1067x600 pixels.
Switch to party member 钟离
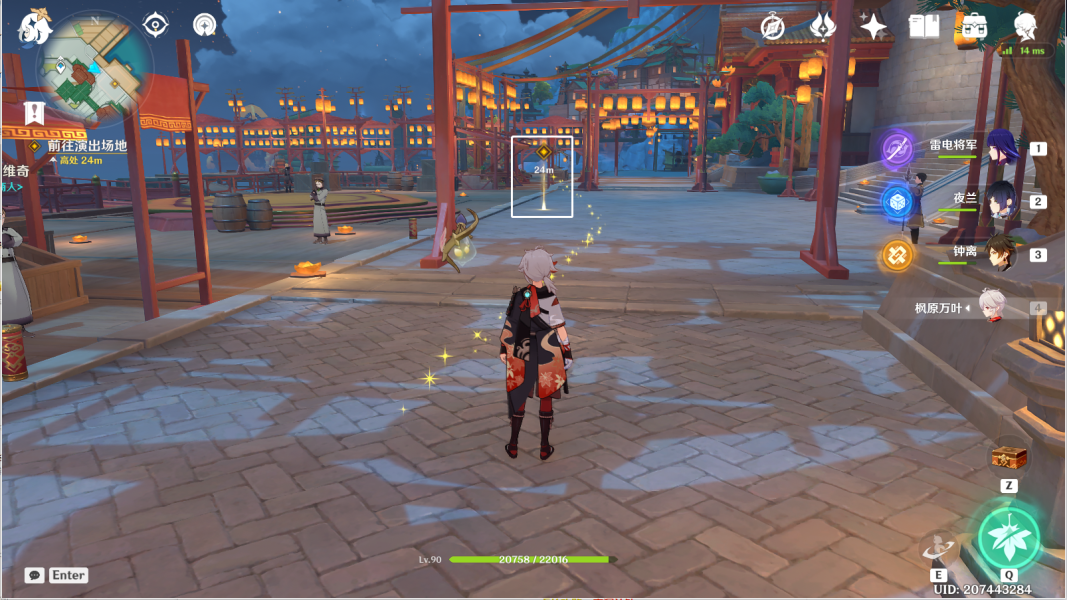[x=1001, y=254]
